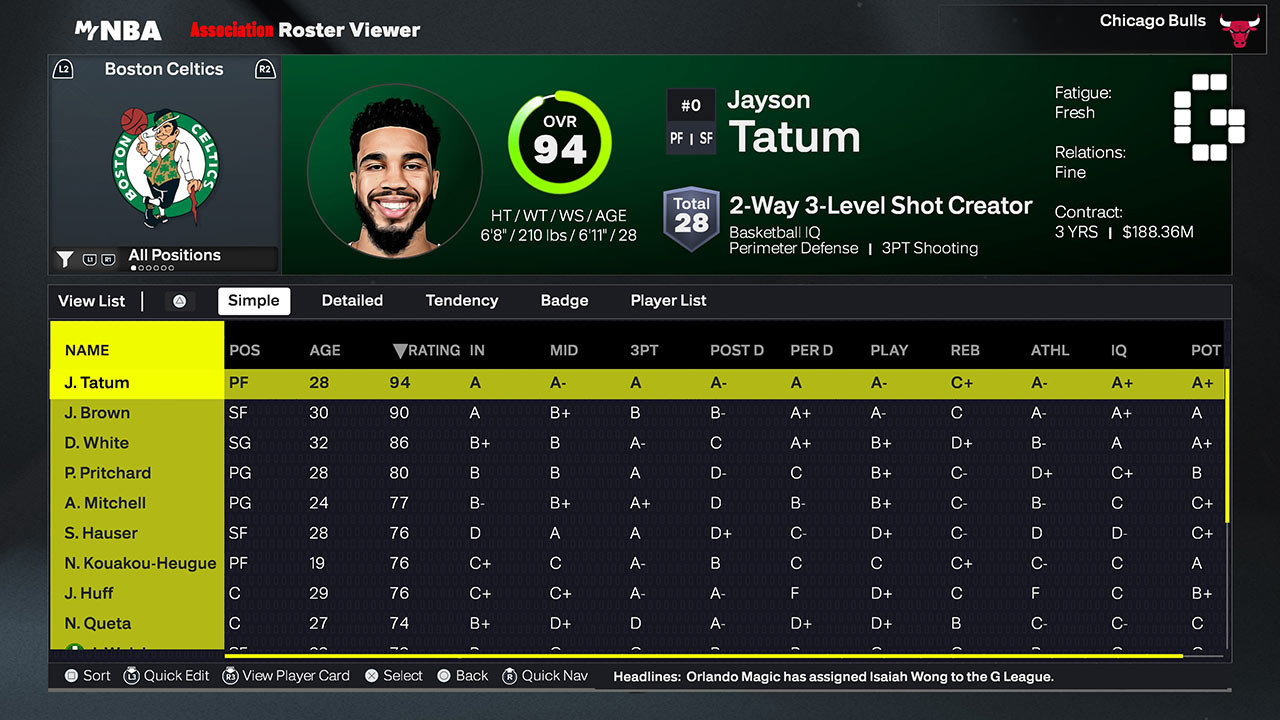Viewport: 1280px width, 720px height.
Task: Open the Tendency view tab
Action: (x=461, y=300)
